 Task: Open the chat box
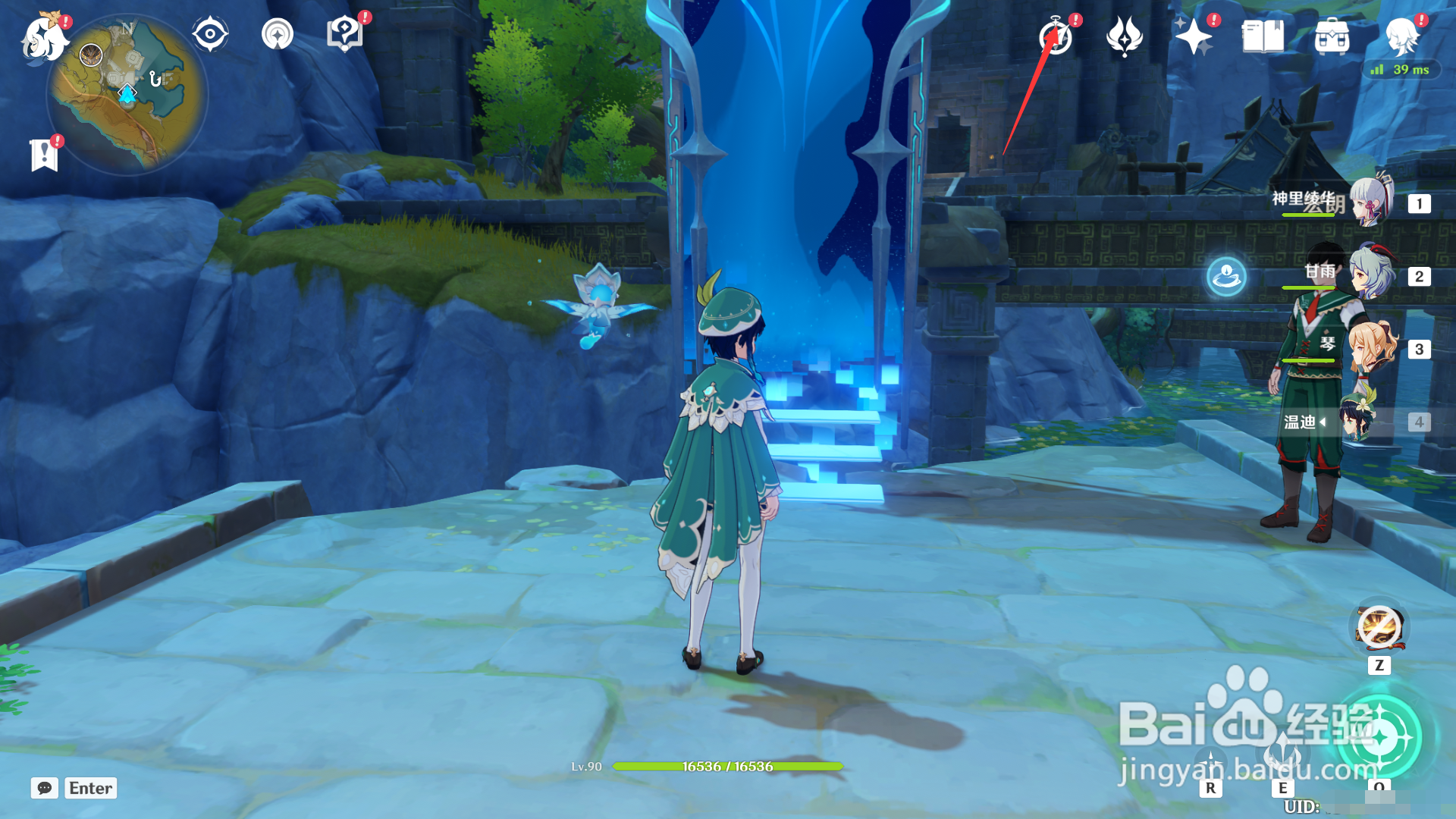click(x=45, y=788)
